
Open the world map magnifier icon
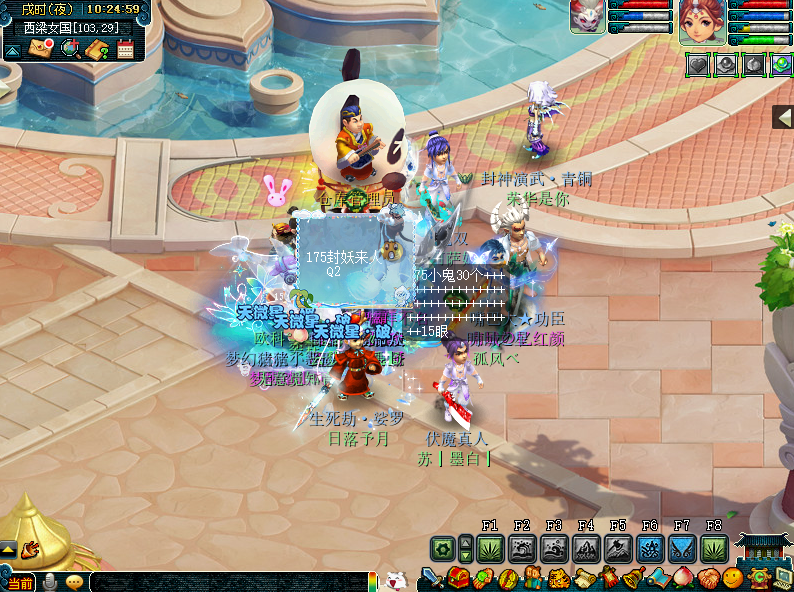click(x=70, y=49)
